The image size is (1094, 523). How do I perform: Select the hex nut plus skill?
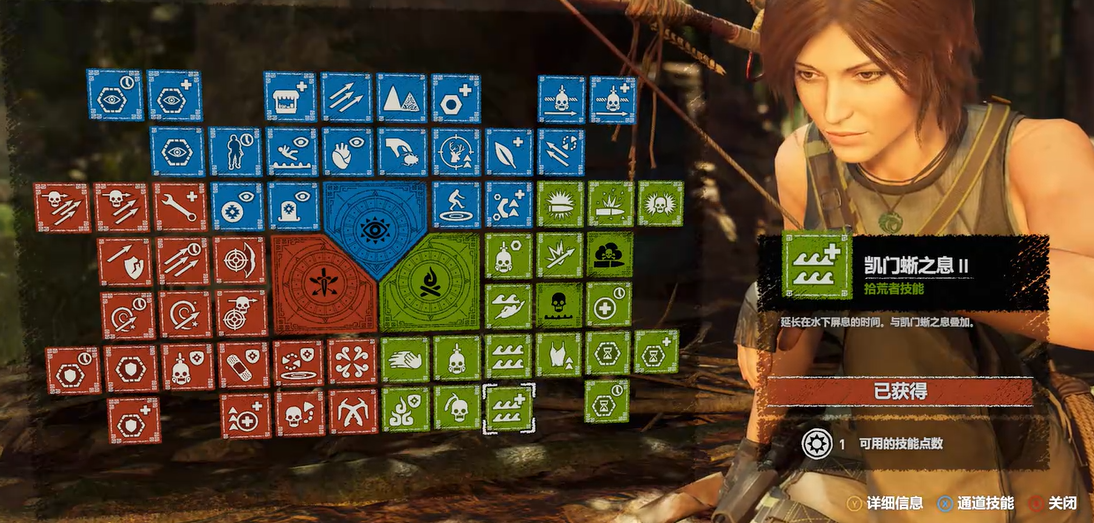(456, 97)
